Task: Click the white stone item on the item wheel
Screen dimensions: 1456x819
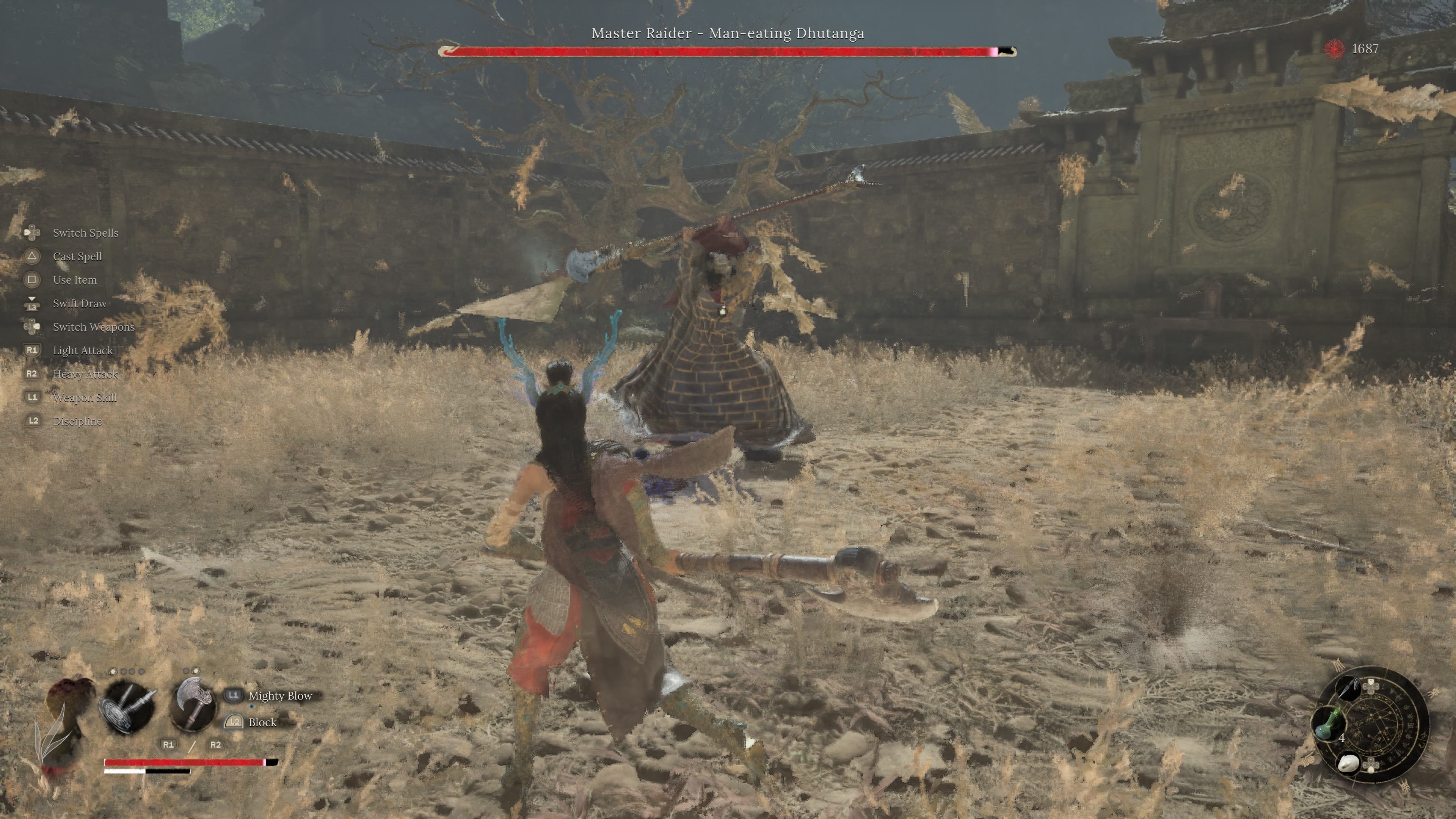Action: (x=1349, y=763)
